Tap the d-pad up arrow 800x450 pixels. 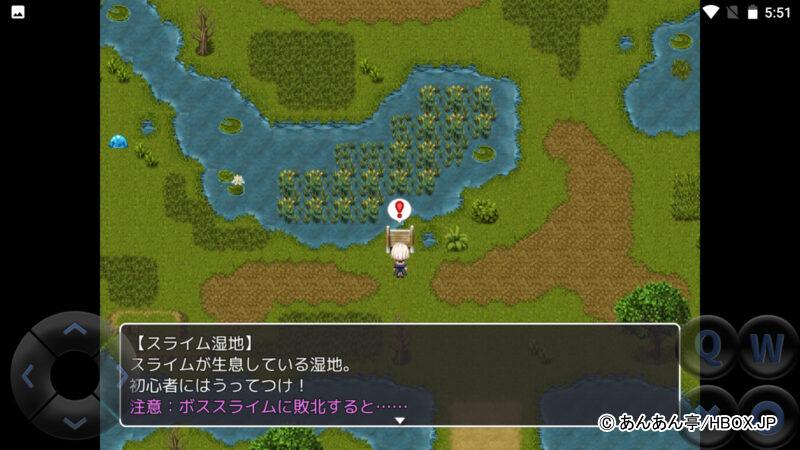pos(74,328)
